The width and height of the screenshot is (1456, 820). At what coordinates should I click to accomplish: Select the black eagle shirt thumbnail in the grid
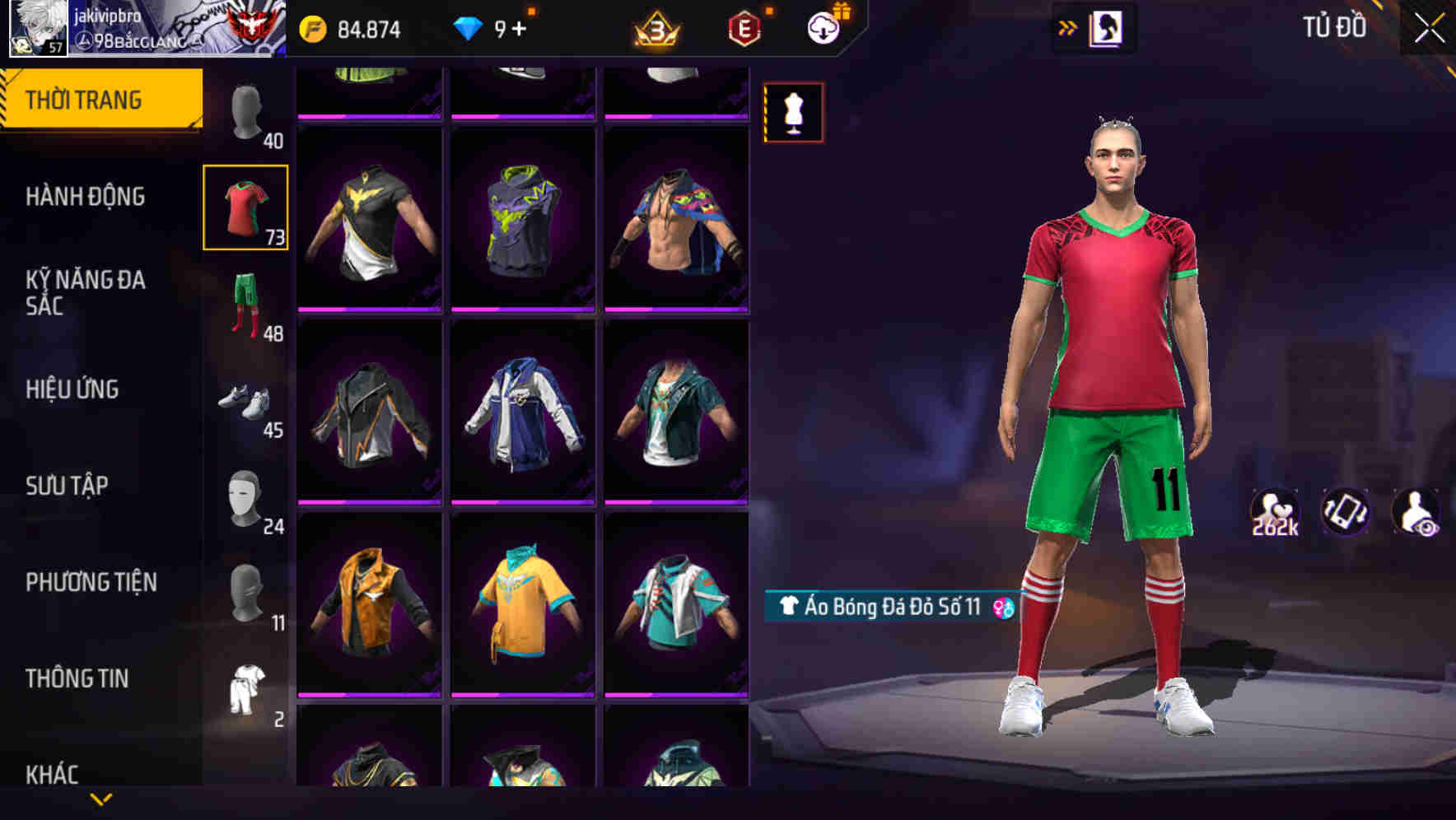point(370,232)
